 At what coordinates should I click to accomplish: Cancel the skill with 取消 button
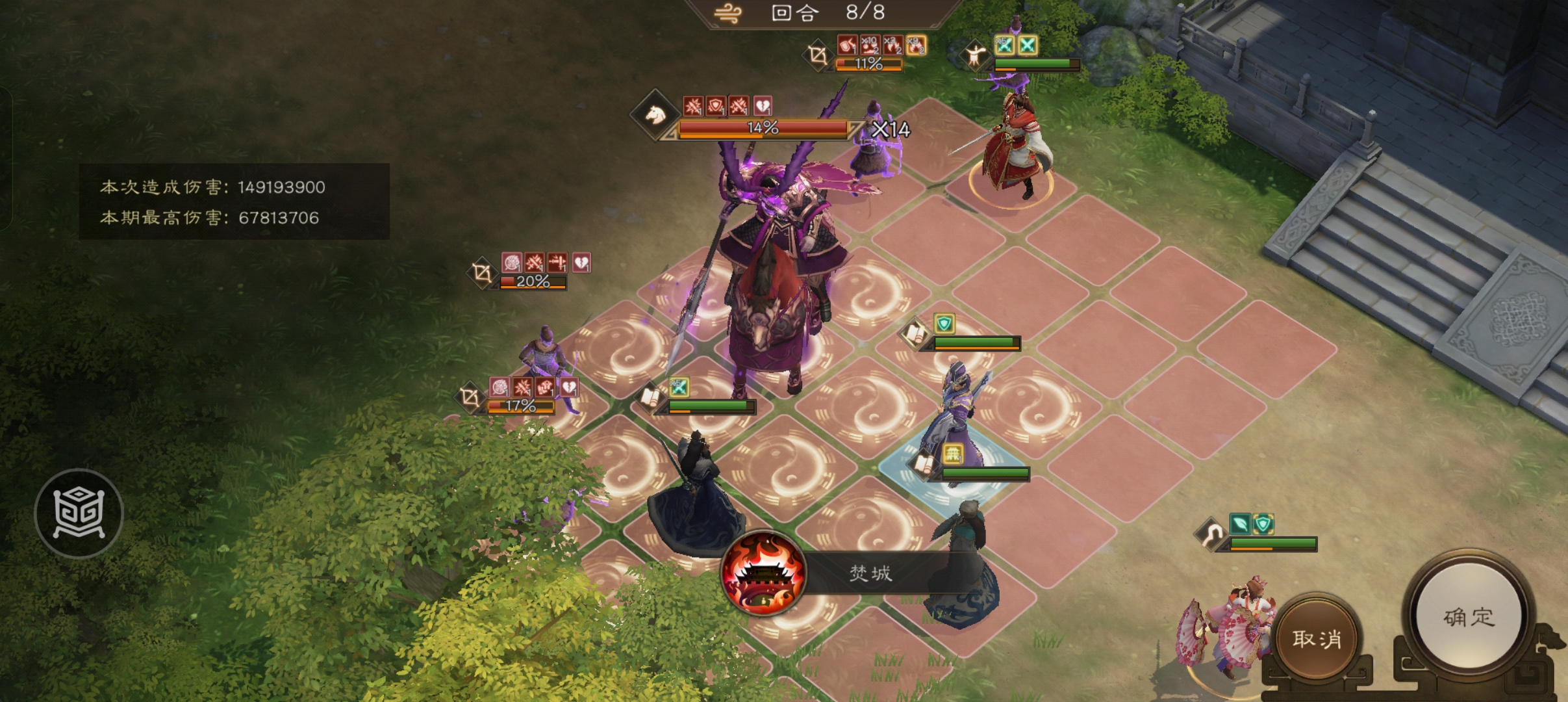click(1317, 638)
